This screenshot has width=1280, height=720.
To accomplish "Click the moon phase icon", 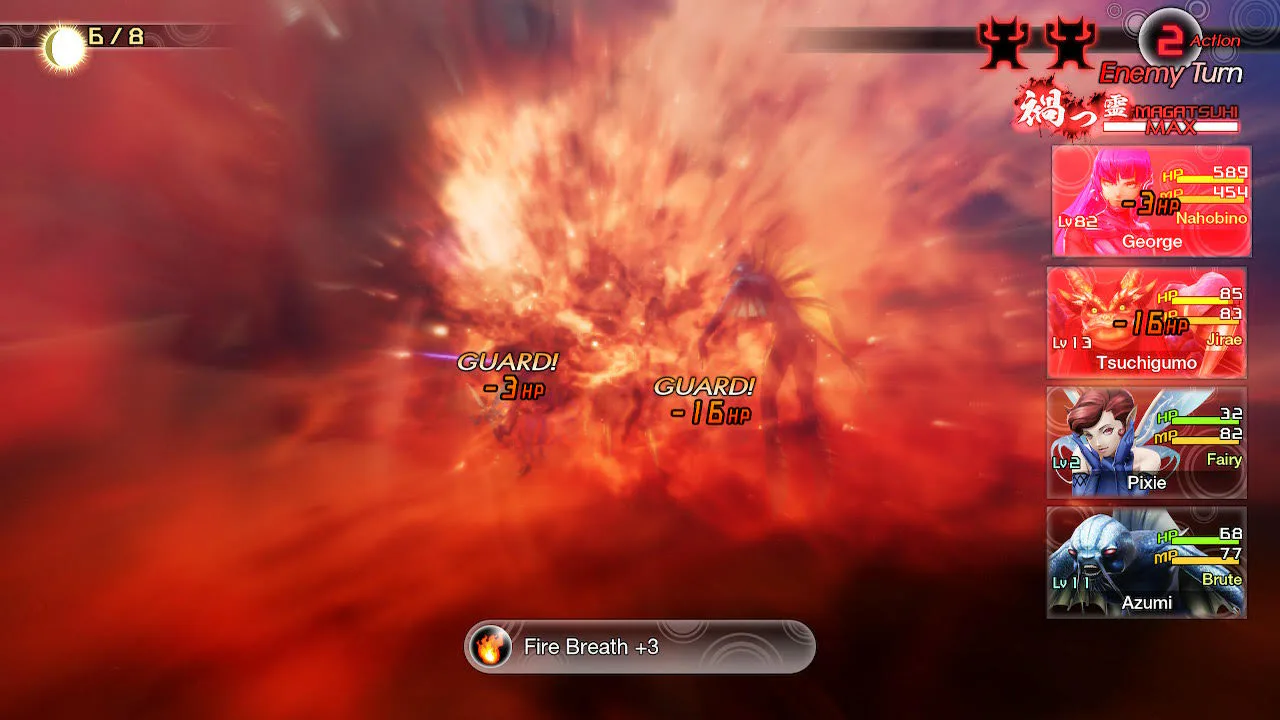I will point(63,48).
